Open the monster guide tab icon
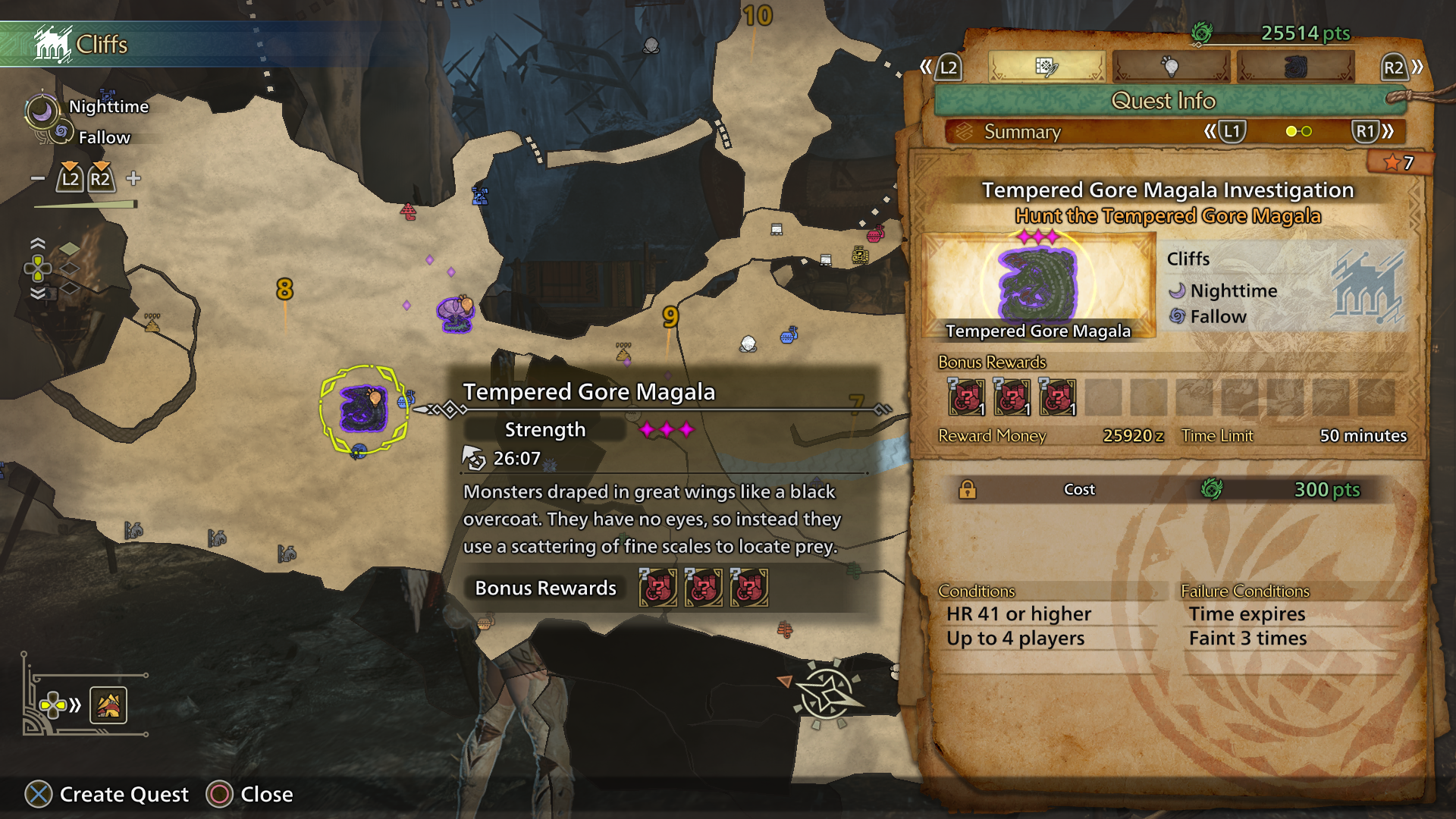This screenshot has width=1456, height=819. click(x=1297, y=66)
